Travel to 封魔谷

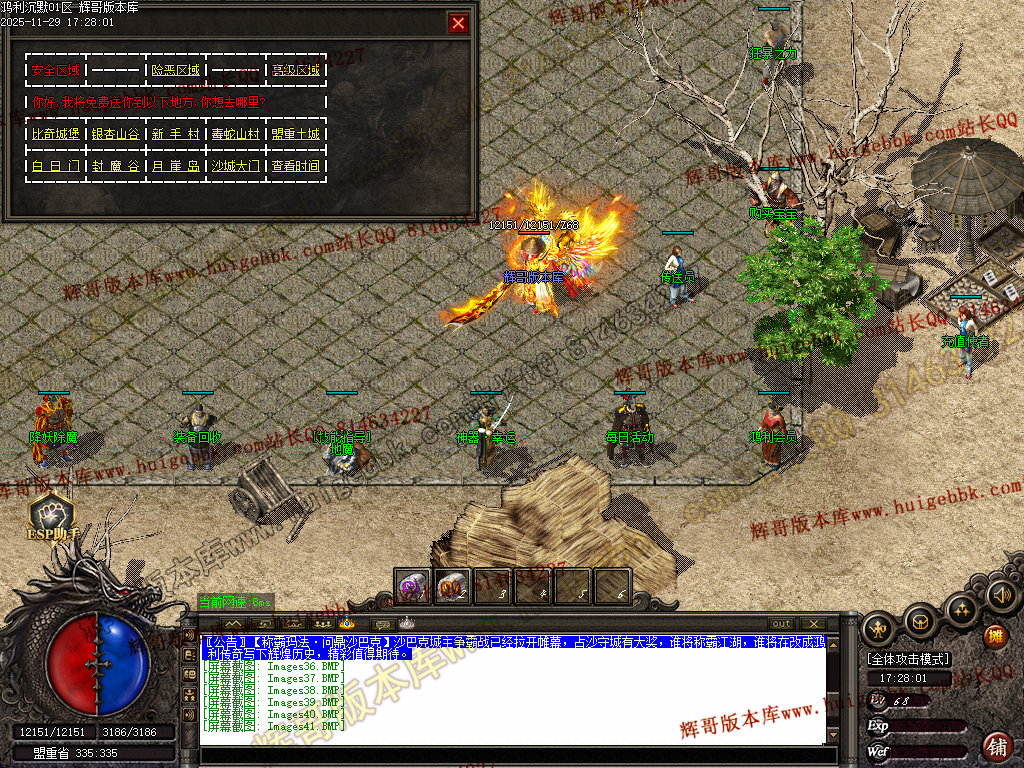(115, 166)
